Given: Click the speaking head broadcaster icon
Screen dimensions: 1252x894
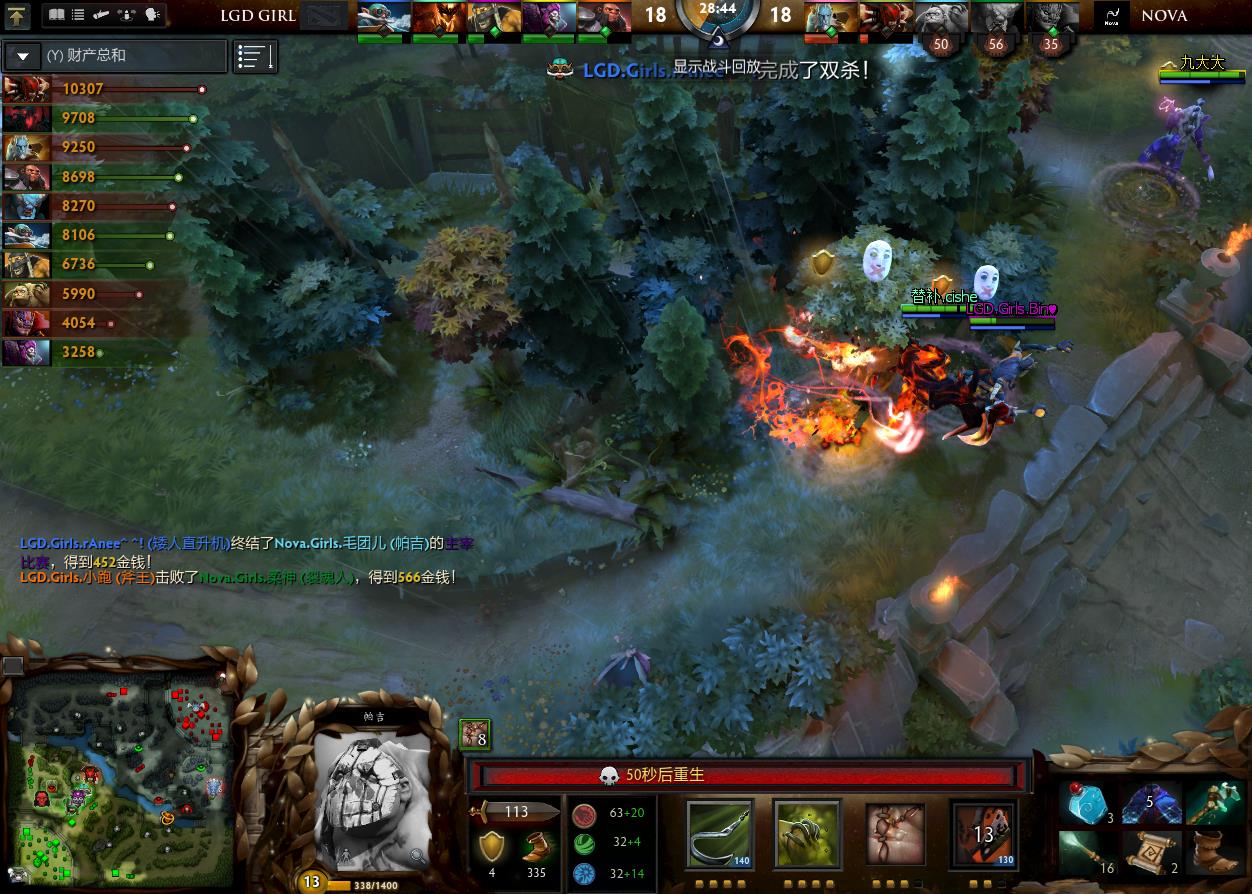Looking at the screenshot, I should click(152, 15).
